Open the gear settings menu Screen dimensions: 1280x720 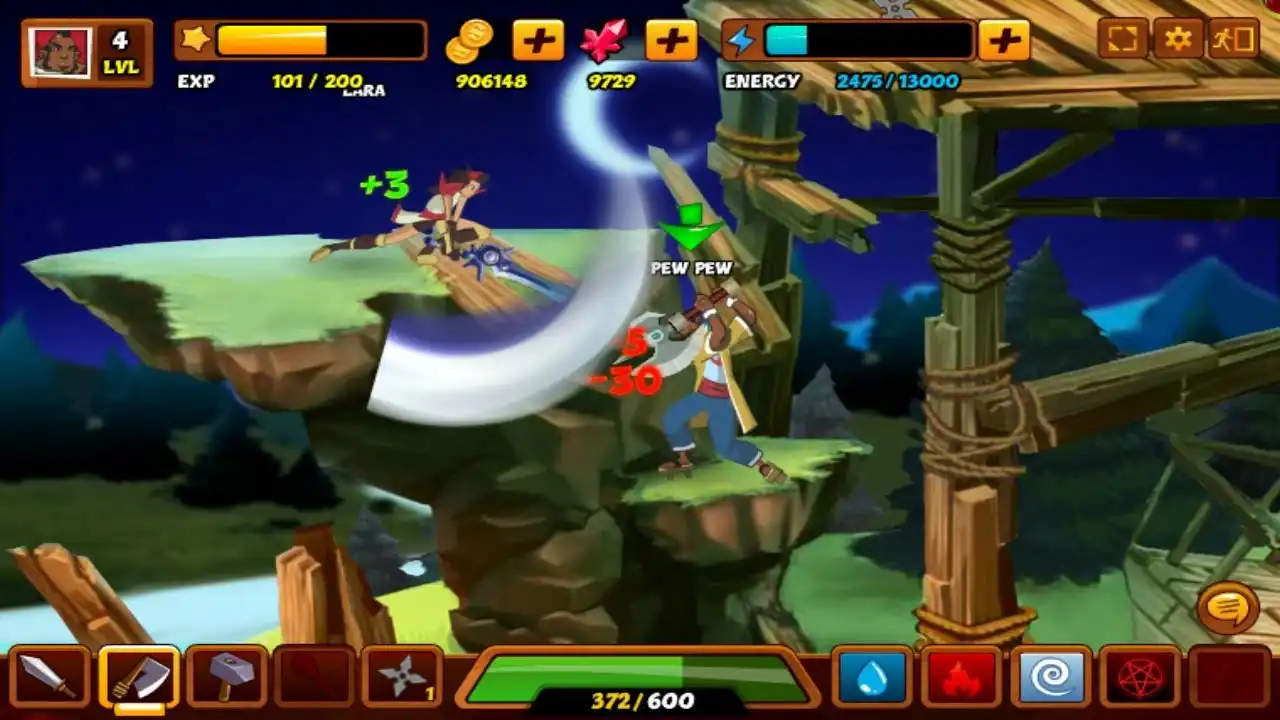pos(1179,40)
